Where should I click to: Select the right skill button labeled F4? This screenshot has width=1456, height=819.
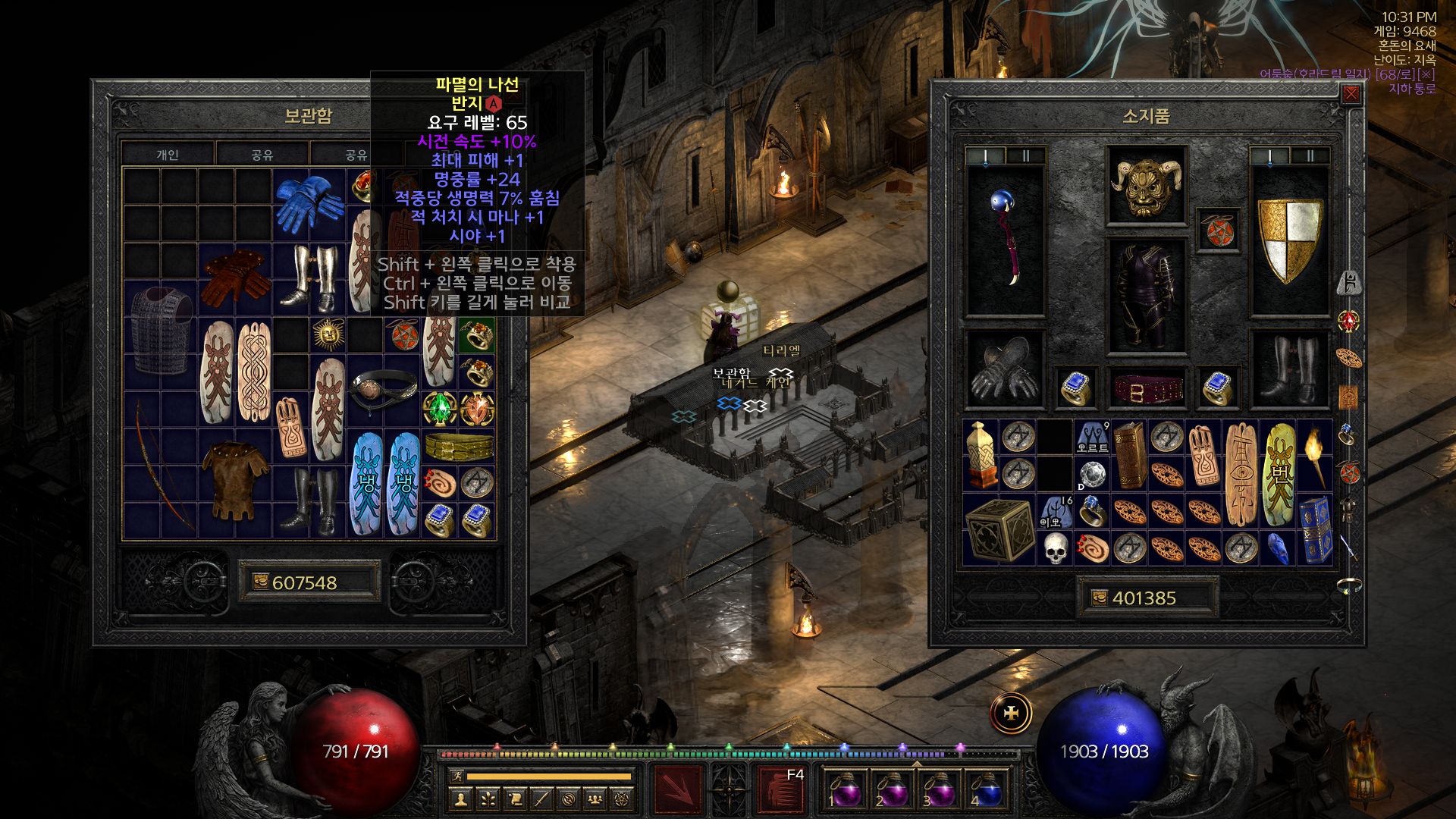(781, 790)
